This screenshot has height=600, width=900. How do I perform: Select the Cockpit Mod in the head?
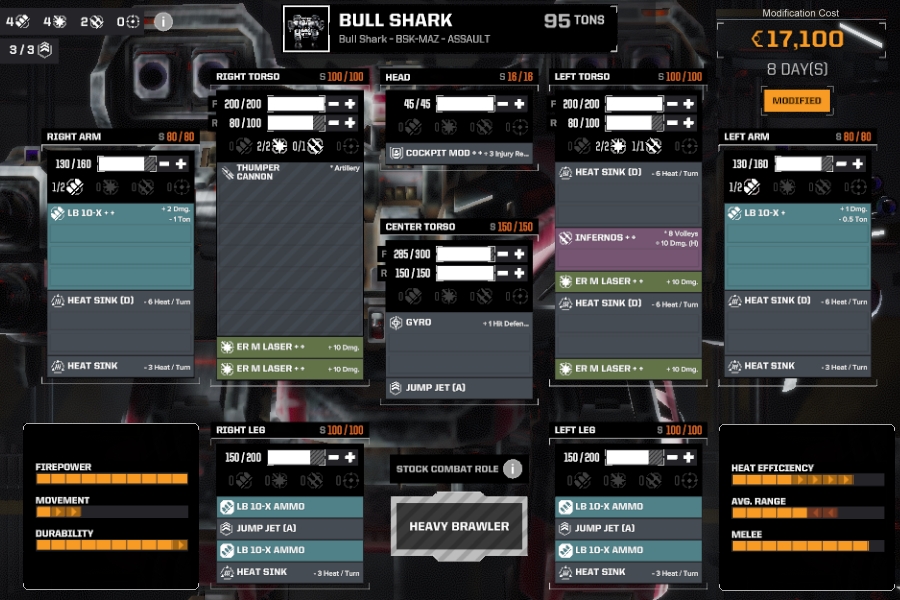tap(457, 154)
